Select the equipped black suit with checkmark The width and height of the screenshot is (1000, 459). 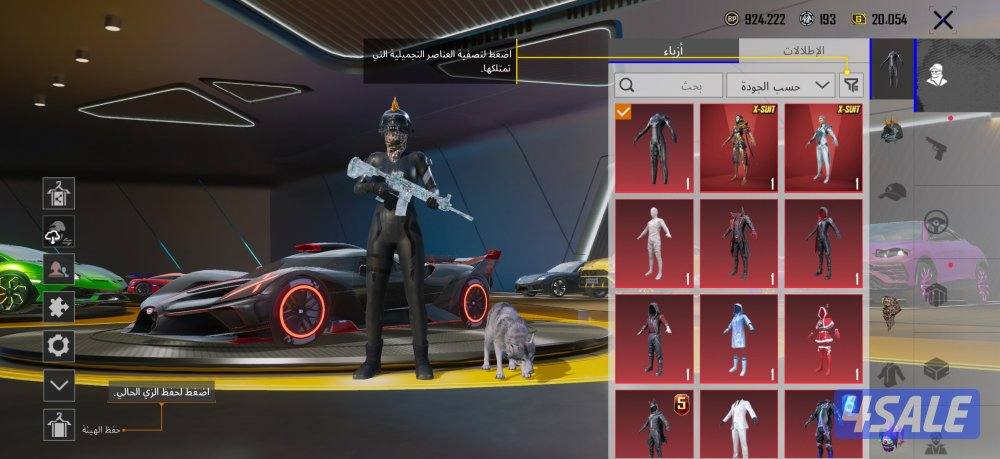tap(653, 146)
